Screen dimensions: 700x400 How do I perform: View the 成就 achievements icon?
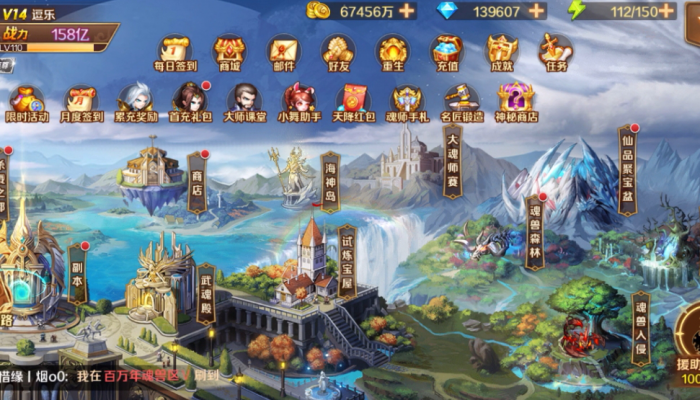pyautogui.click(x=501, y=50)
